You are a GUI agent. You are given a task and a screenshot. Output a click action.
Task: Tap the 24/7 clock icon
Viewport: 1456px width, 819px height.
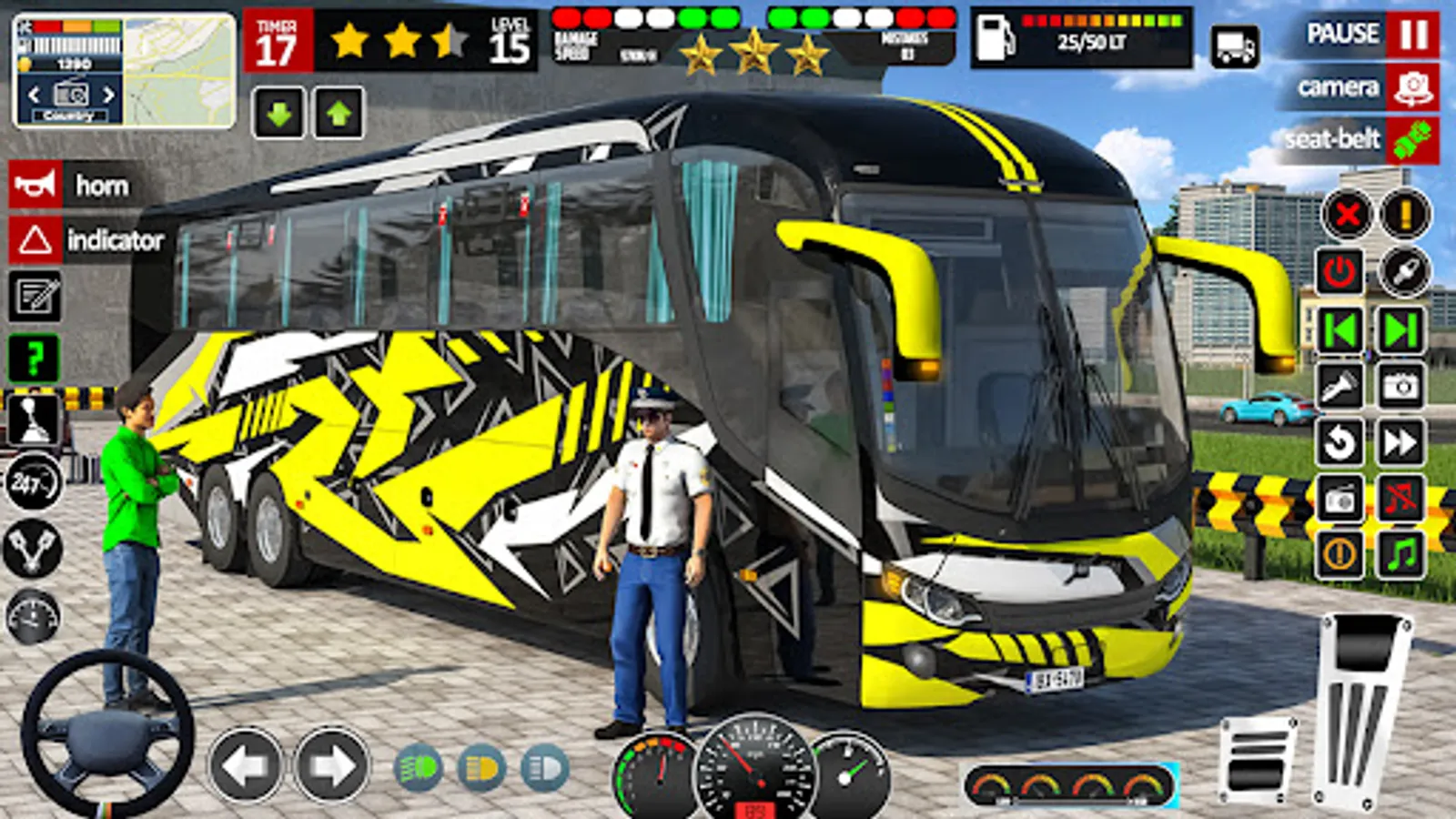(x=34, y=480)
